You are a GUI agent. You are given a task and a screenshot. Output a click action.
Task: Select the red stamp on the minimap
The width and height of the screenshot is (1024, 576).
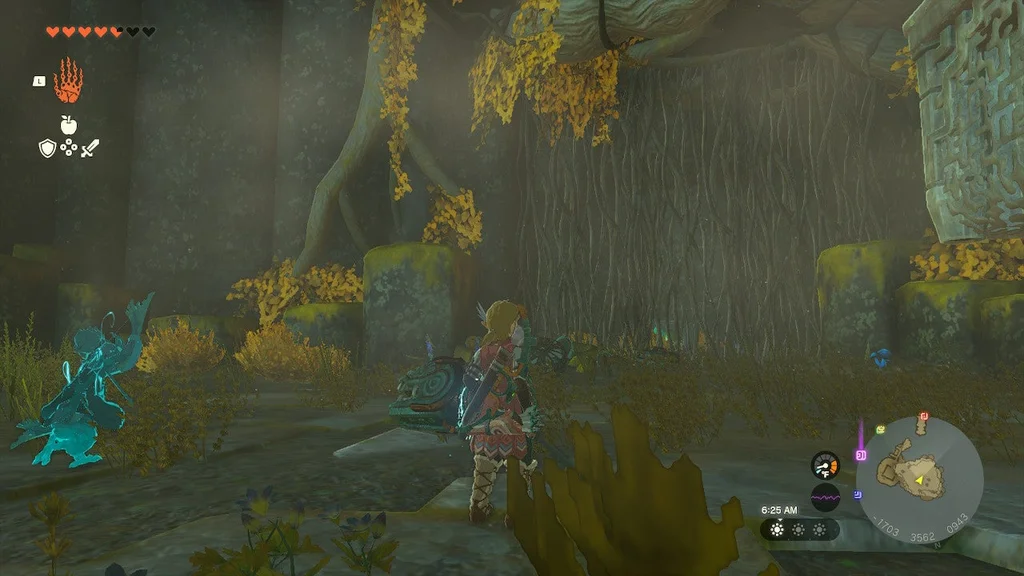click(924, 416)
